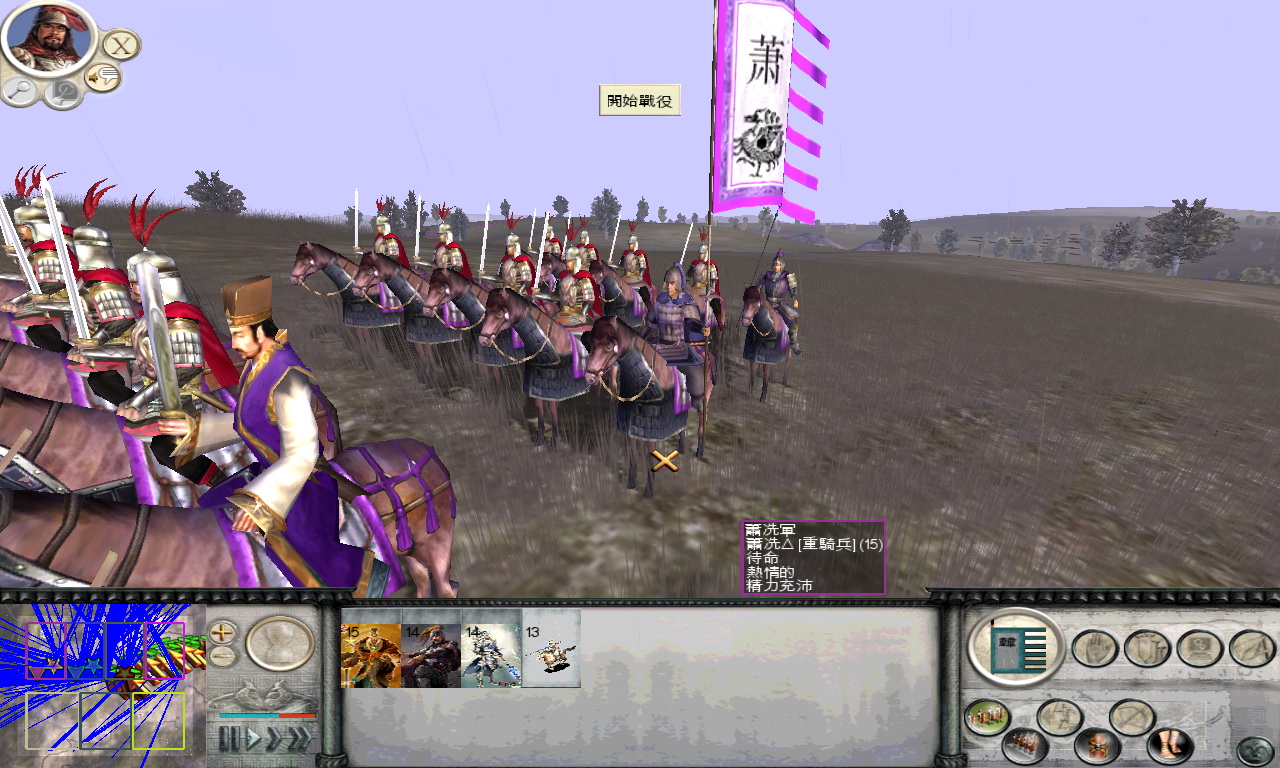Zoom in on the minimap with plus button
The image size is (1280, 768).
(x=222, y=631)
